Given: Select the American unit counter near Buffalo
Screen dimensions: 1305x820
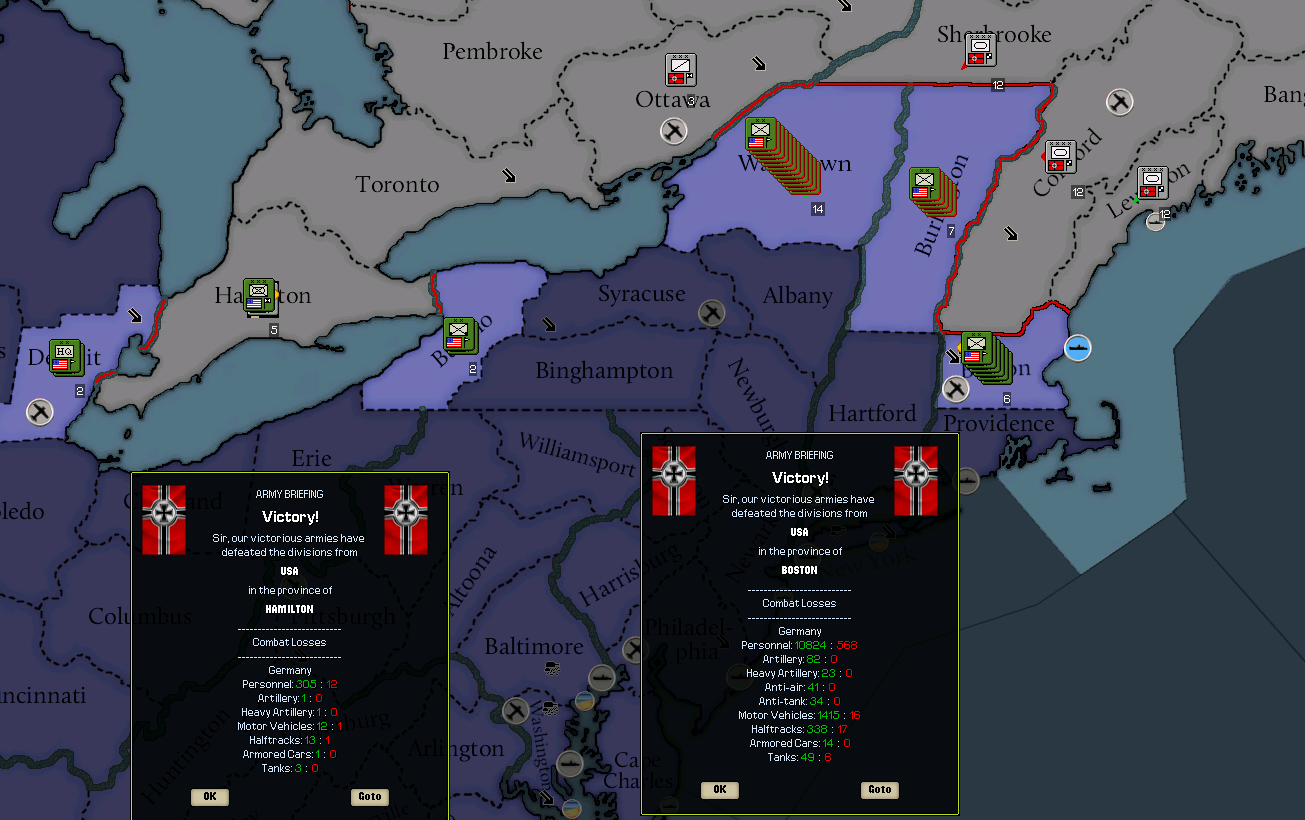Looking at the screenshot, I should coord(459,336).
